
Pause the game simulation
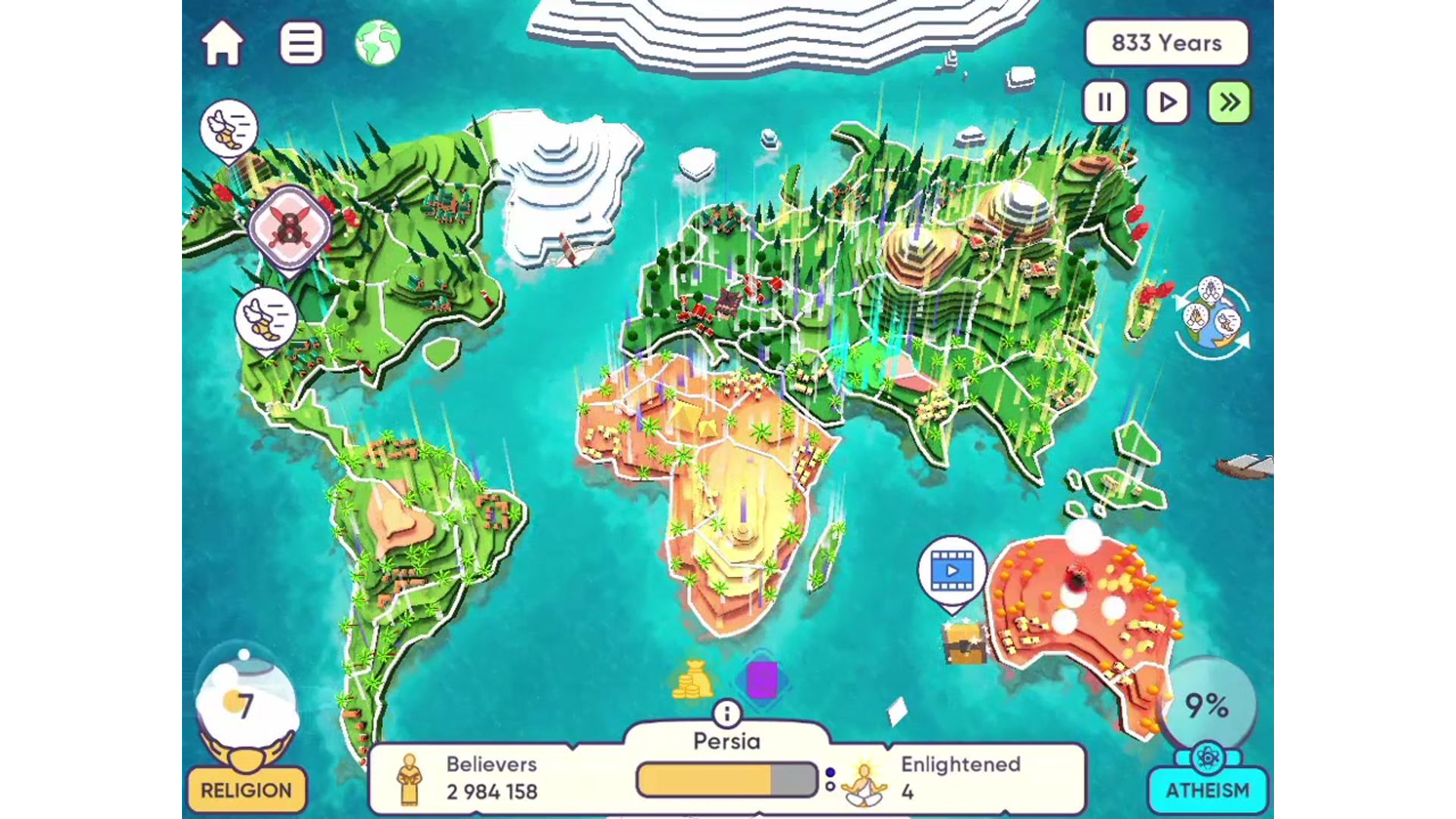click(x=1105, y=102)
